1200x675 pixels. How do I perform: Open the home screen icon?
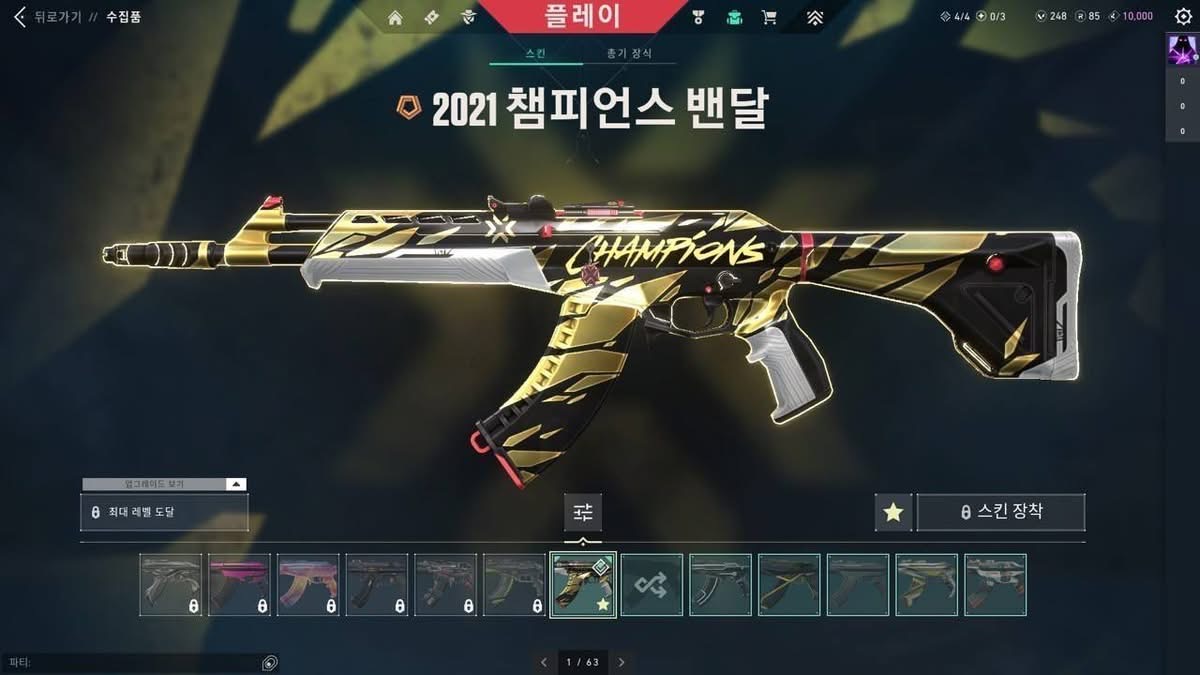tap(395, 17)
